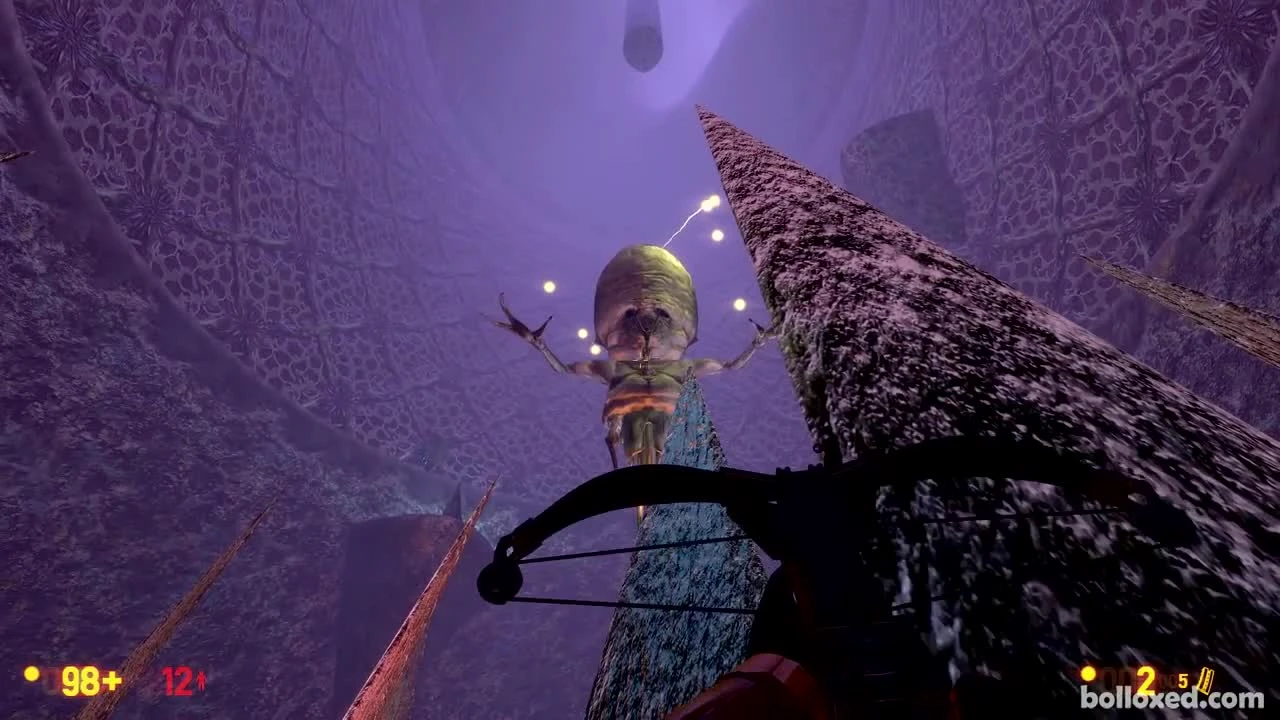Click the yellow dot beside the health counter
This screenshot has width=1280, height=720.
point(31,676)
